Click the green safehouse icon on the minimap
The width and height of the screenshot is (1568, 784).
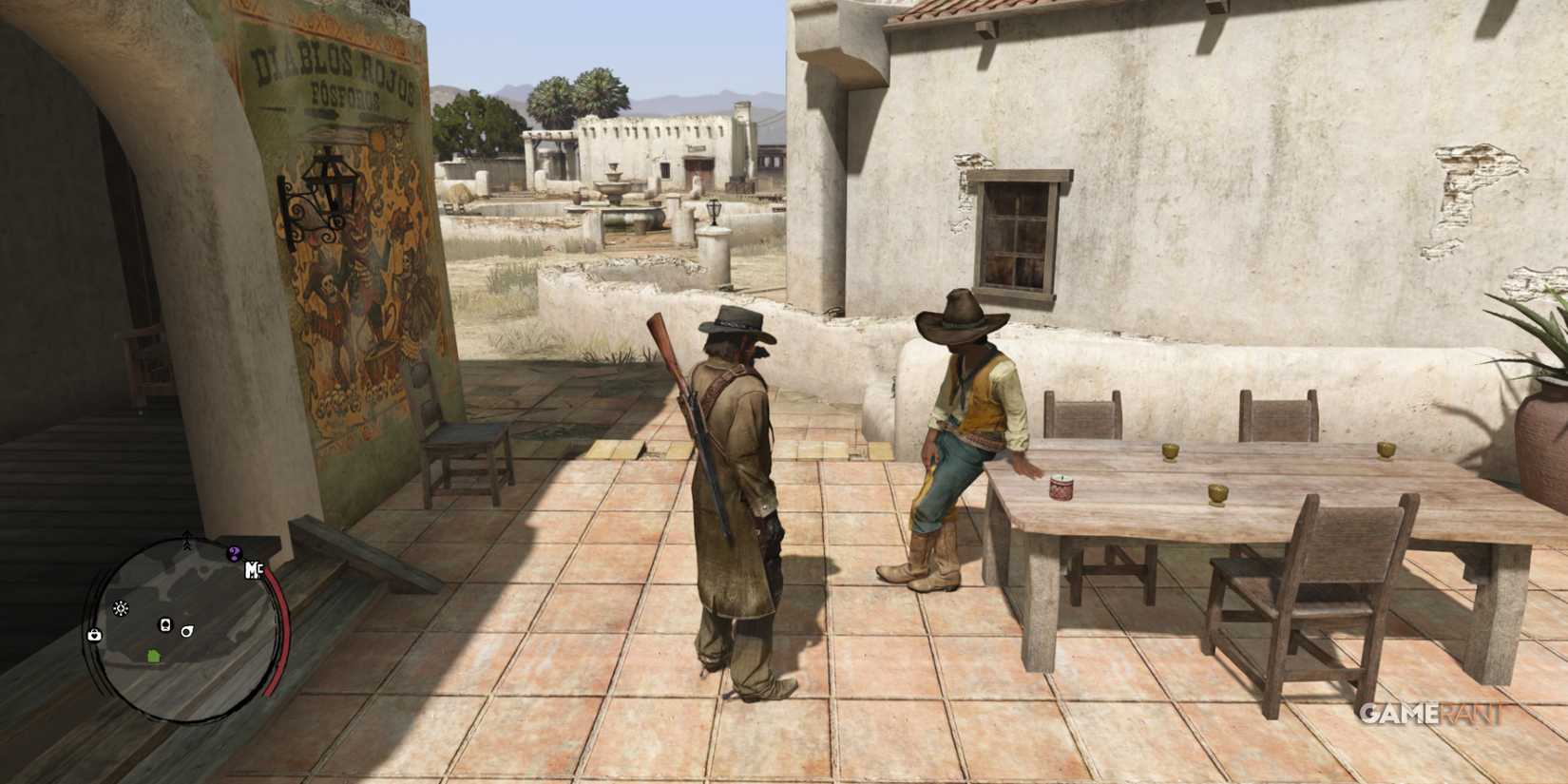(x=153, y=656)
